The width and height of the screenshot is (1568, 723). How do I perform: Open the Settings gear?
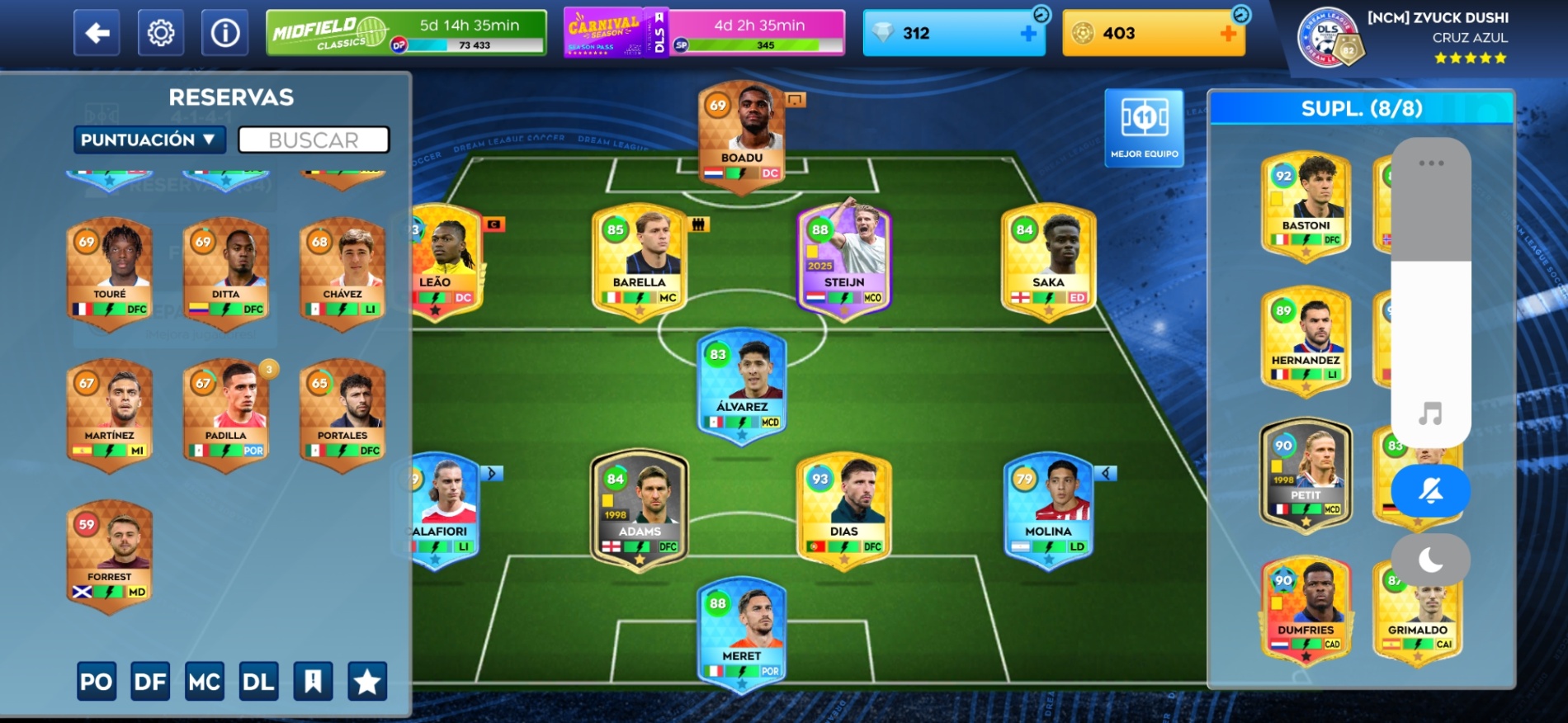159,33
